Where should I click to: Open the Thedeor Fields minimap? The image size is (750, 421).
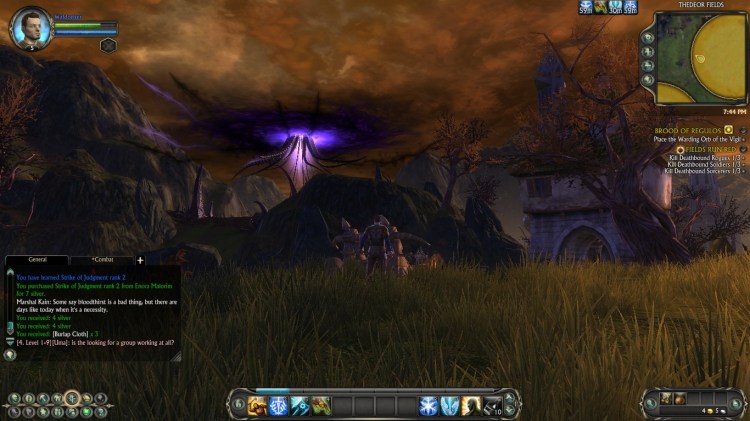700,59
